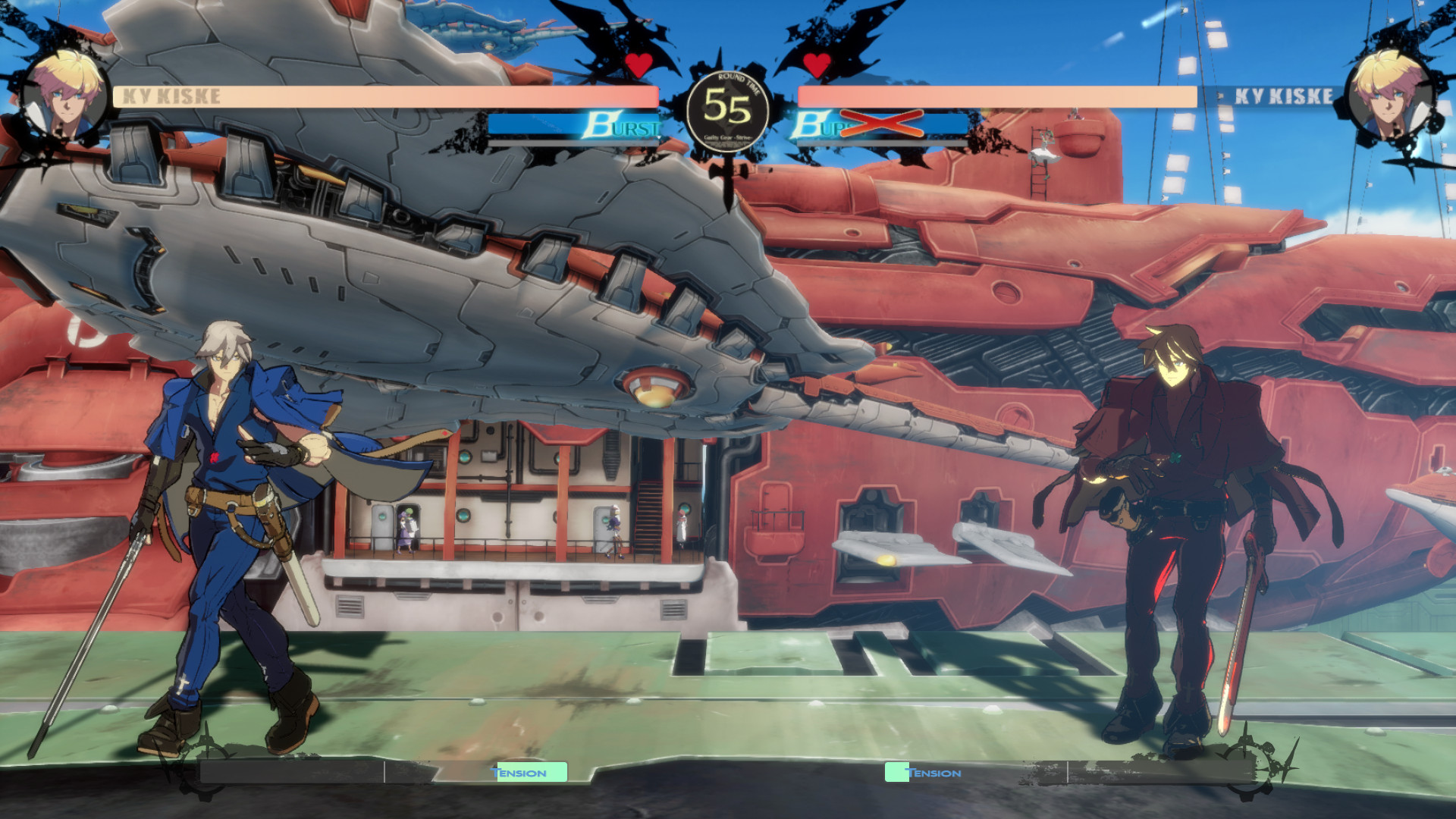Click the TENSION label for player two
Viewport: 1456px width, 819px height.
pos(934,772)
